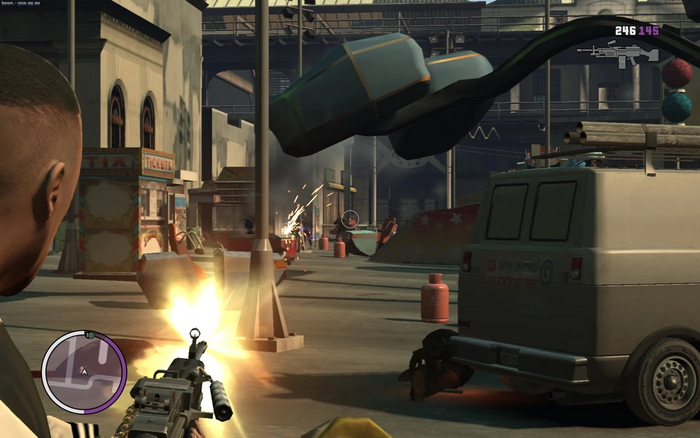Click the circular radar minimap
700x438 pixels.
tap(84, 372)
